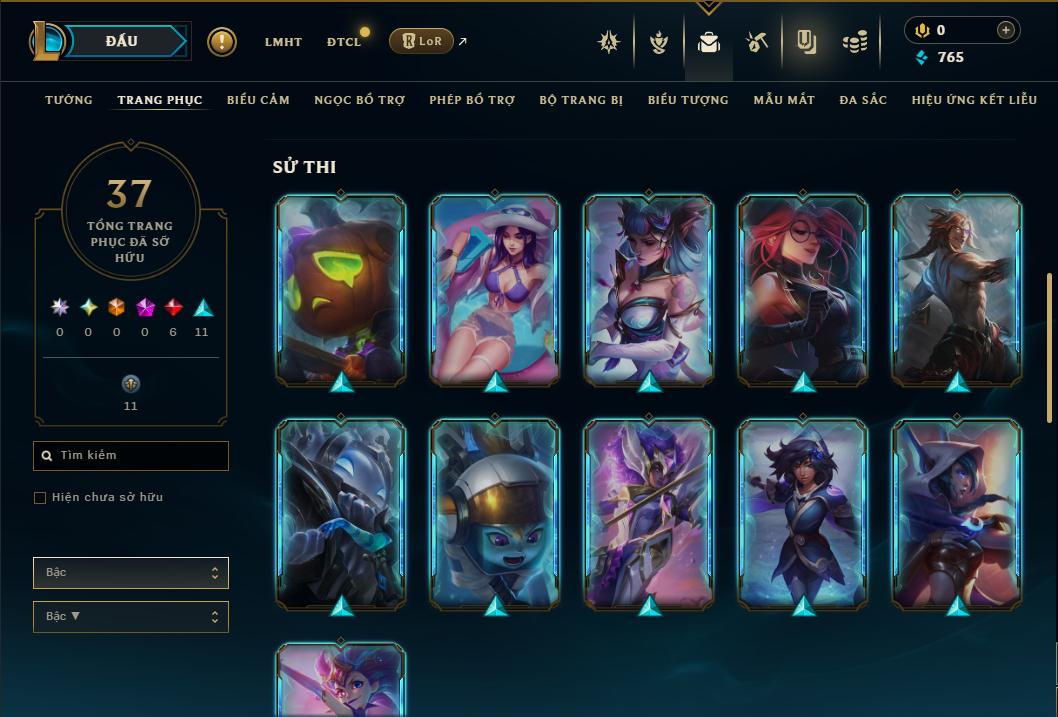Toggle the Hiện chưa sở hữu checkbox
Image resolution: width=1058 pixels, height=717 pixels.
40,498
